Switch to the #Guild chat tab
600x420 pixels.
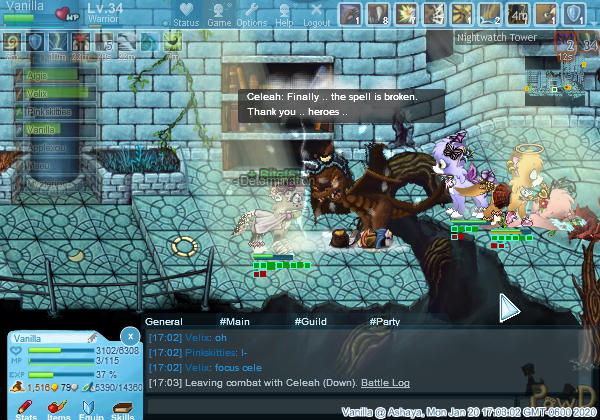(309, 322)
